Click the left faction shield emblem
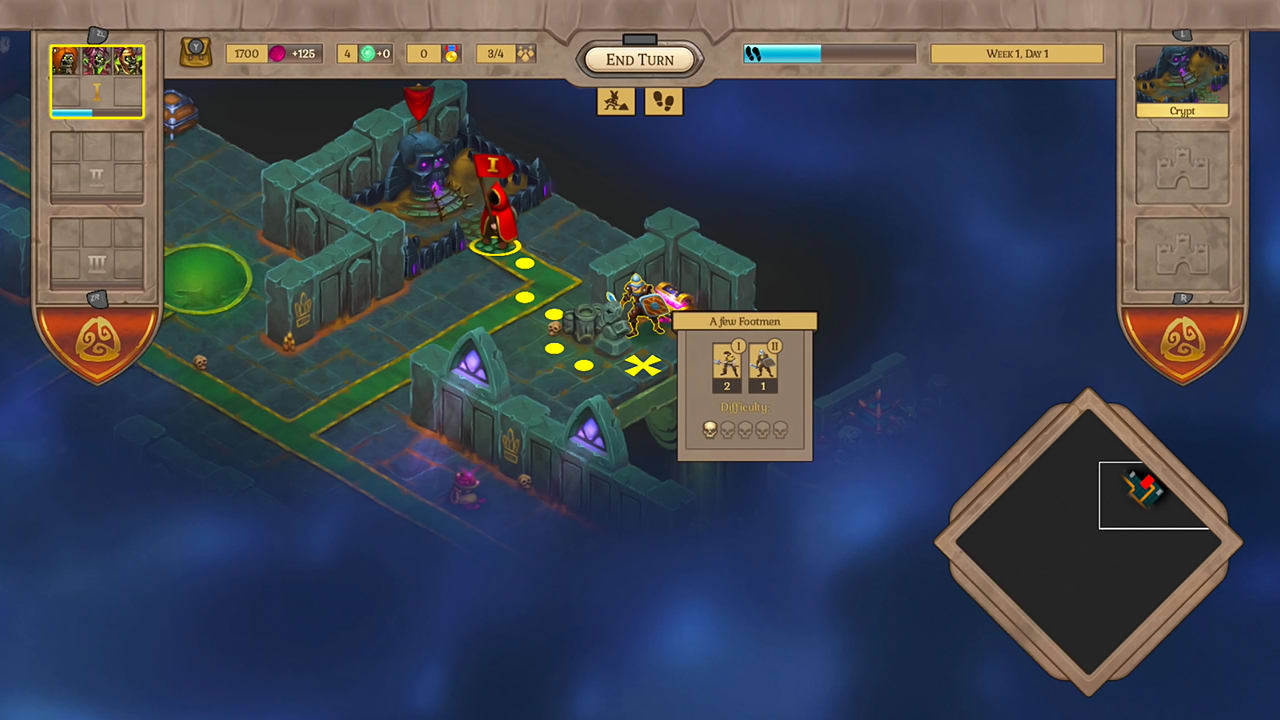 [x=97, y=340]
